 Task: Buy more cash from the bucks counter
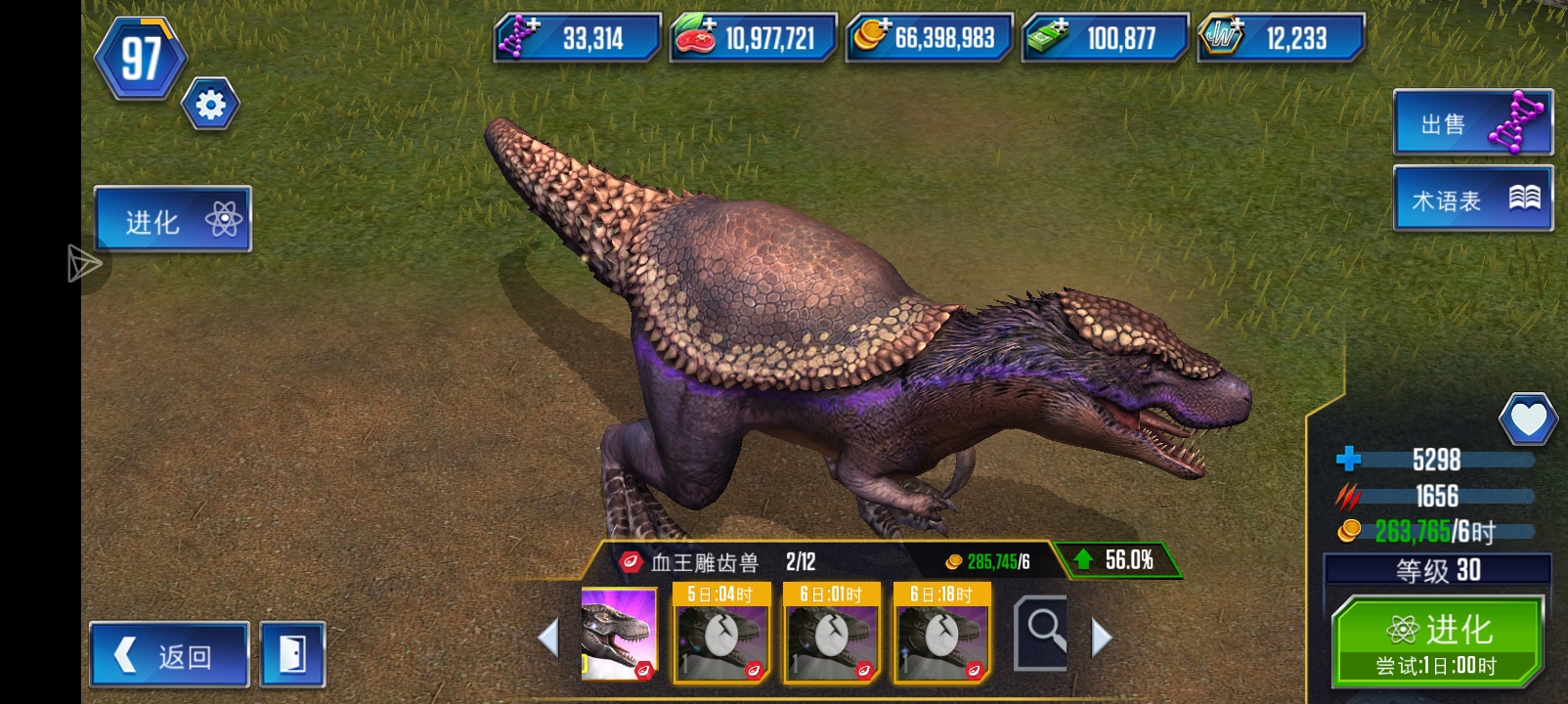click(1105, 38)
